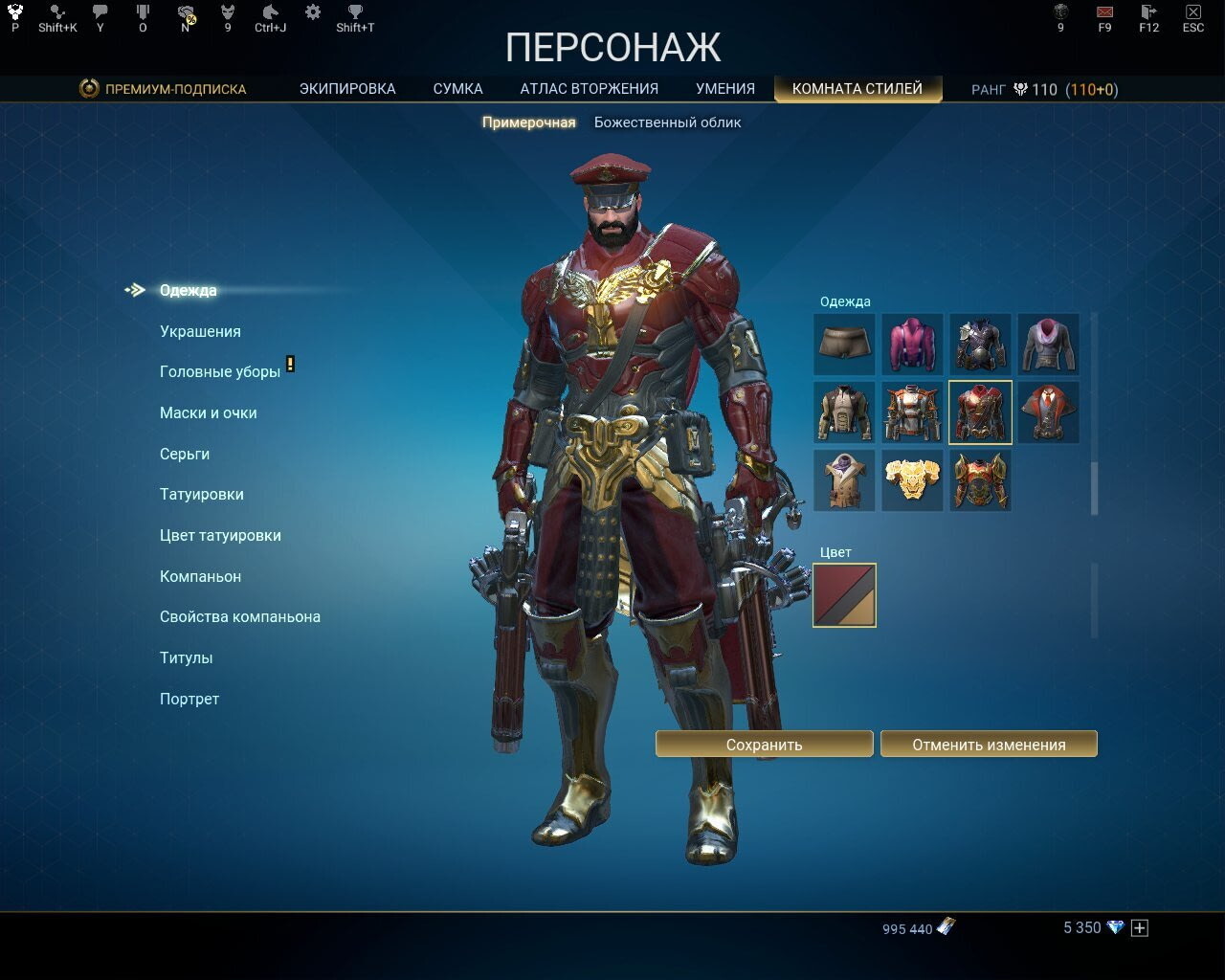The height and width of the screenshot is (980, 1225).
Task: Click the exit door icon (F12)
Action: click(1147, 13)
